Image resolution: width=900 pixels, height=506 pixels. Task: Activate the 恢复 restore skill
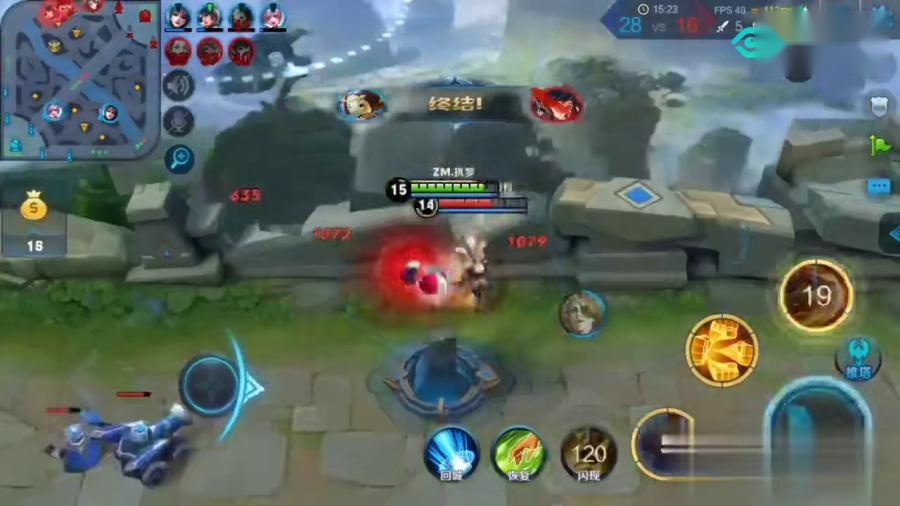(519, 453)
